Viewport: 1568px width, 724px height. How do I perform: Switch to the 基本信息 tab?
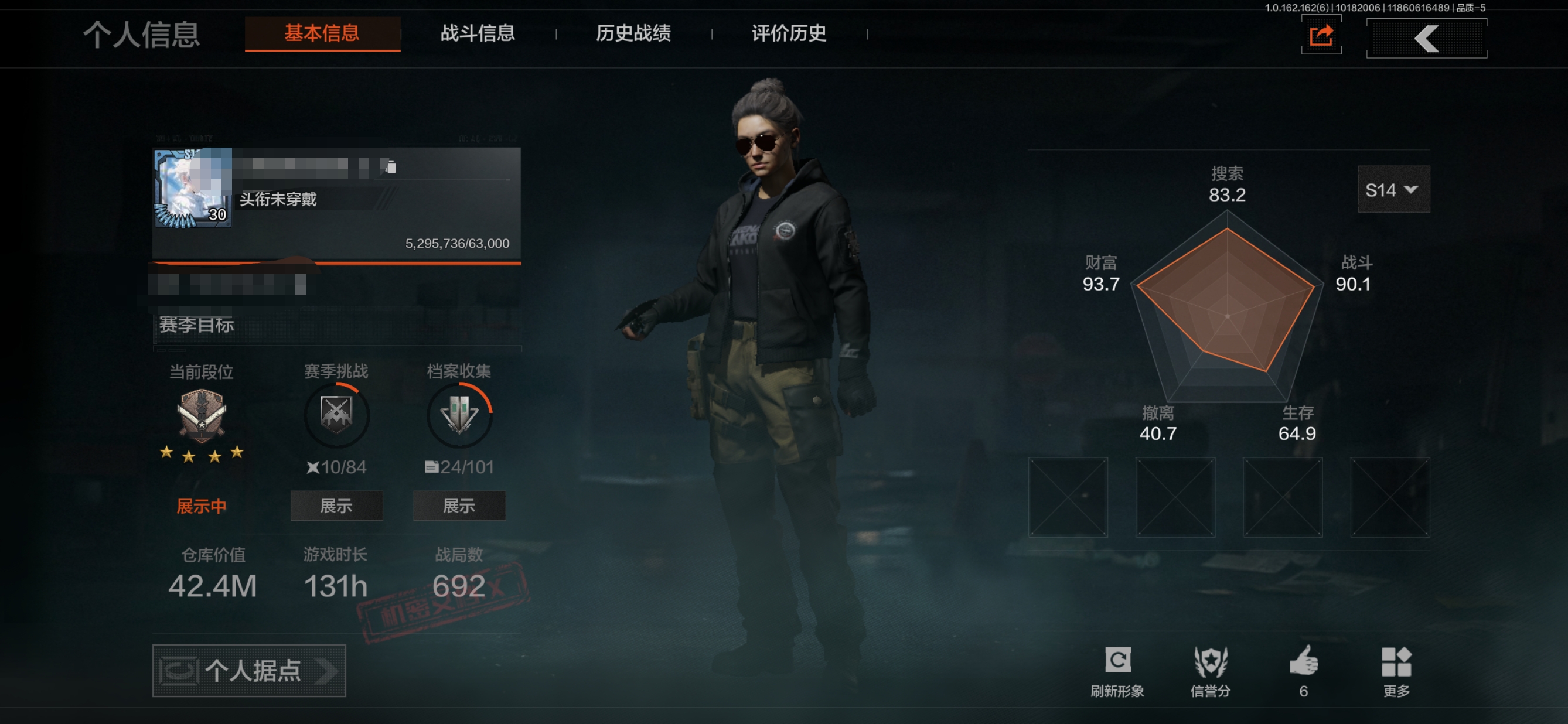coord(322,33)
